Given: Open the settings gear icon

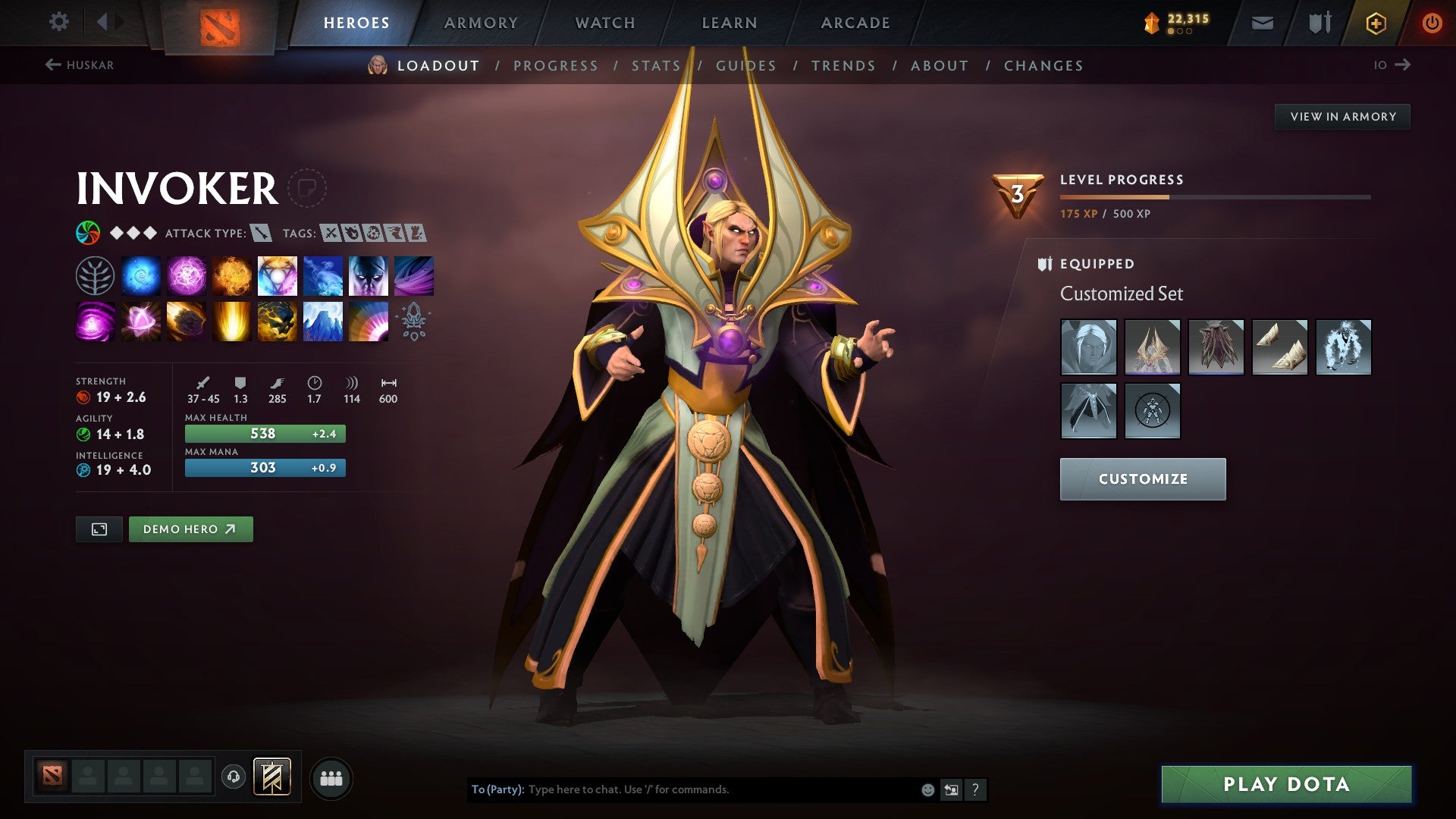Looking at the screenshot, I should 58,21.
